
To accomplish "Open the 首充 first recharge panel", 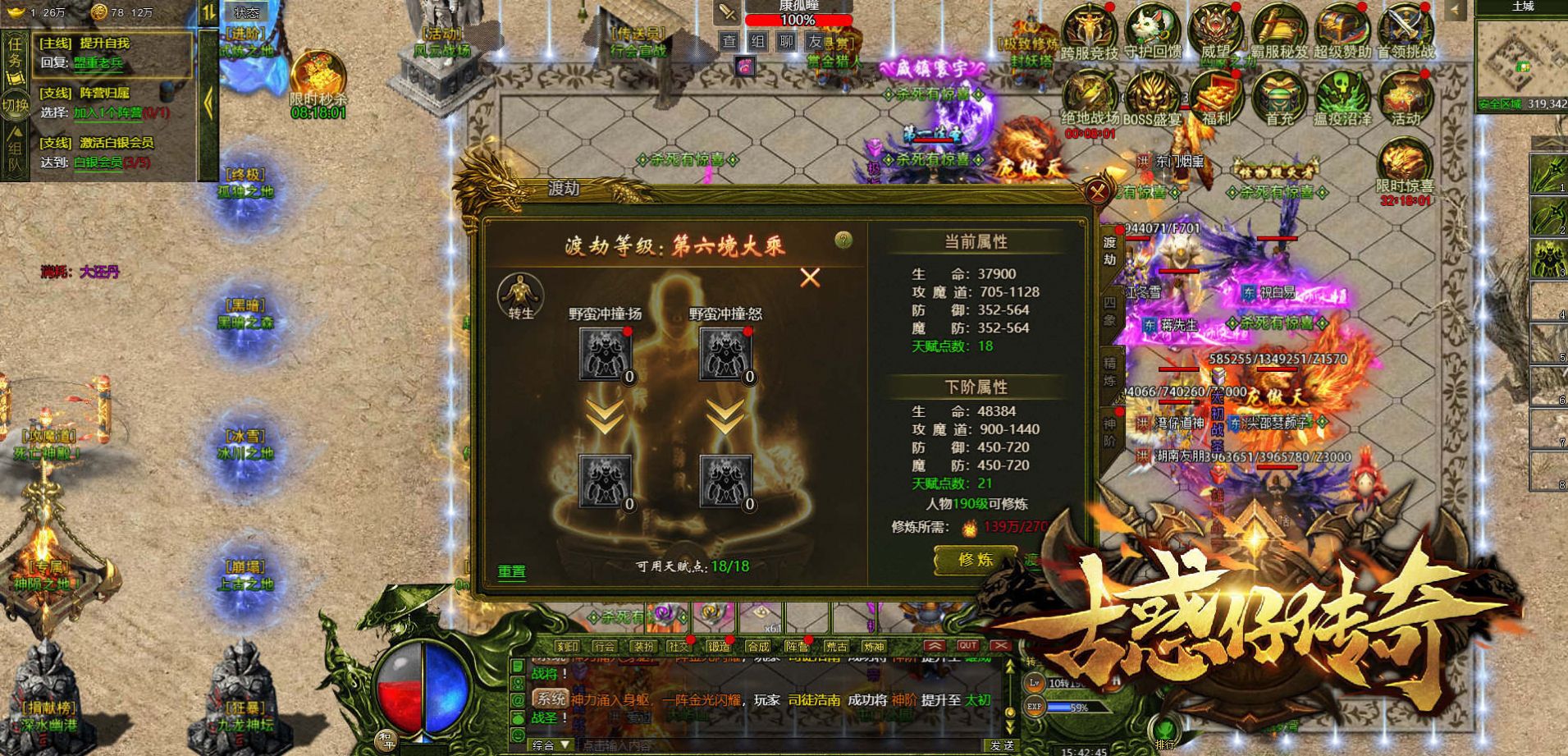I will tap(1278, 94).
